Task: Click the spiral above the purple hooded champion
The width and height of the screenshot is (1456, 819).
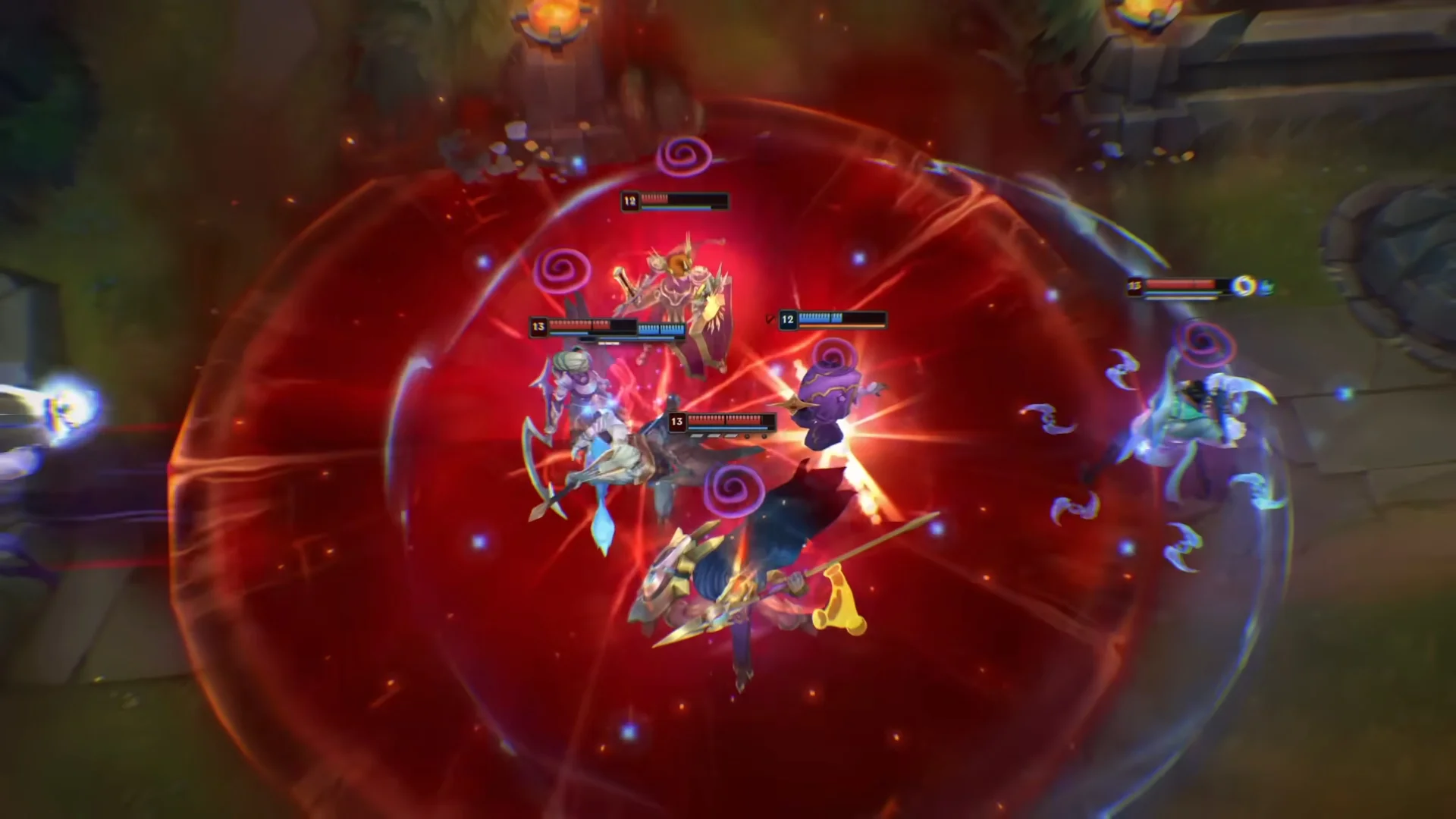Action: (834, 355)
